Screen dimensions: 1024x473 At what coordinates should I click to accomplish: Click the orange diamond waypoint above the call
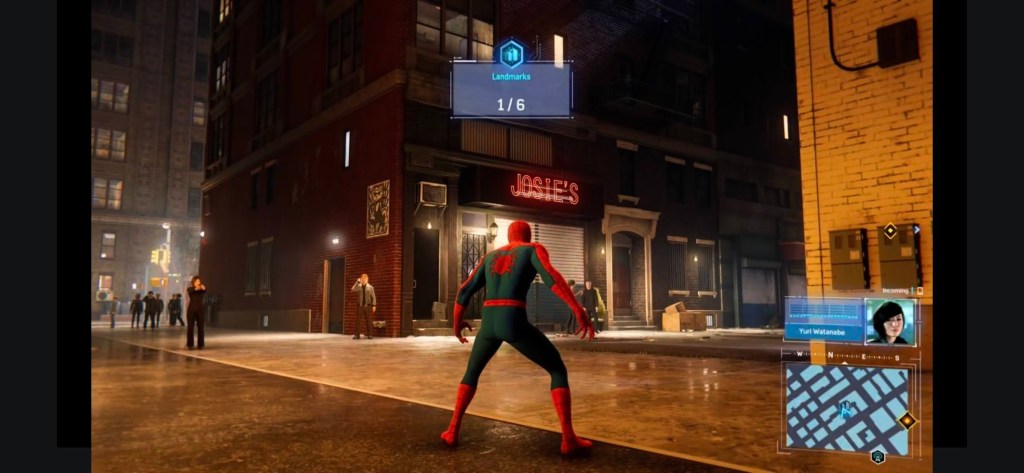tap(890, 231)
